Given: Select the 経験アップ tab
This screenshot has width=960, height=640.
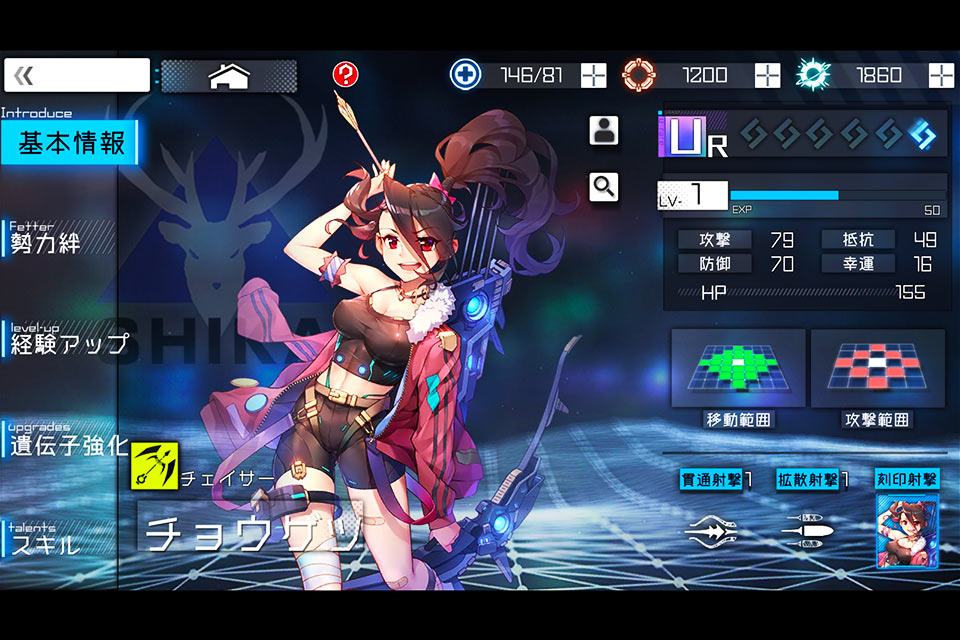Looking at the screenshot, I should (68, 342).
